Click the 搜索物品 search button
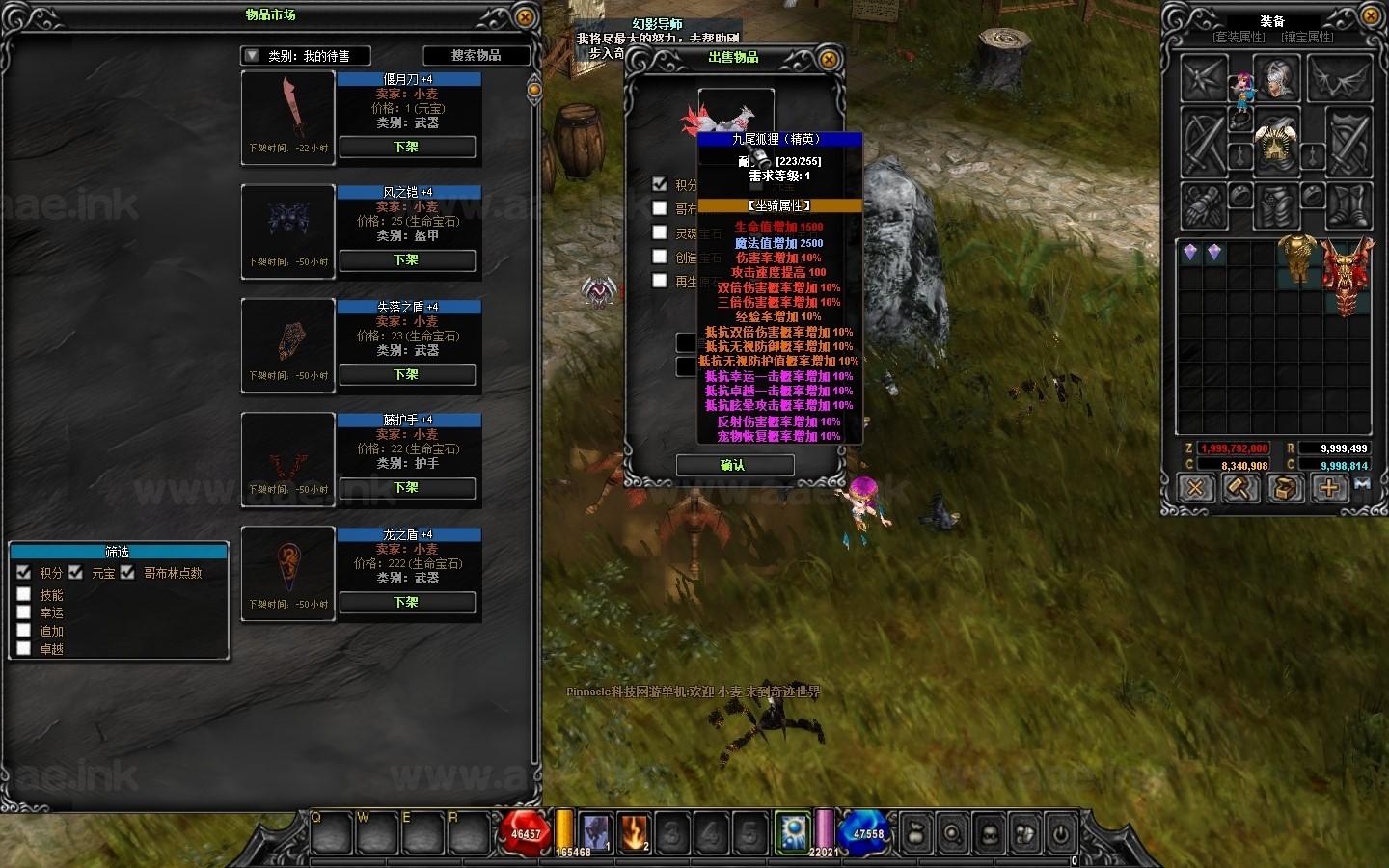Image resolution: width=1389 pixels, height=868 pixels. click(477, 56)
